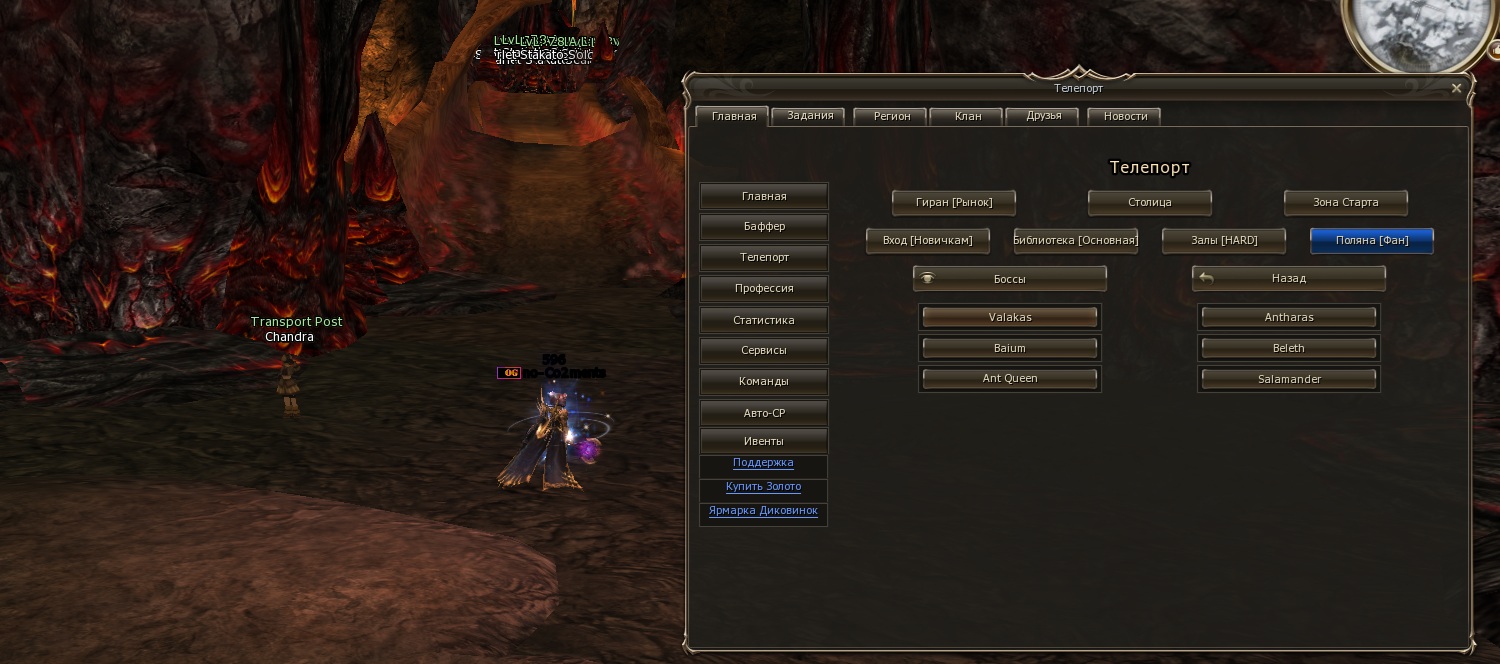Follow the Купить Золото link

coord(763,487)
